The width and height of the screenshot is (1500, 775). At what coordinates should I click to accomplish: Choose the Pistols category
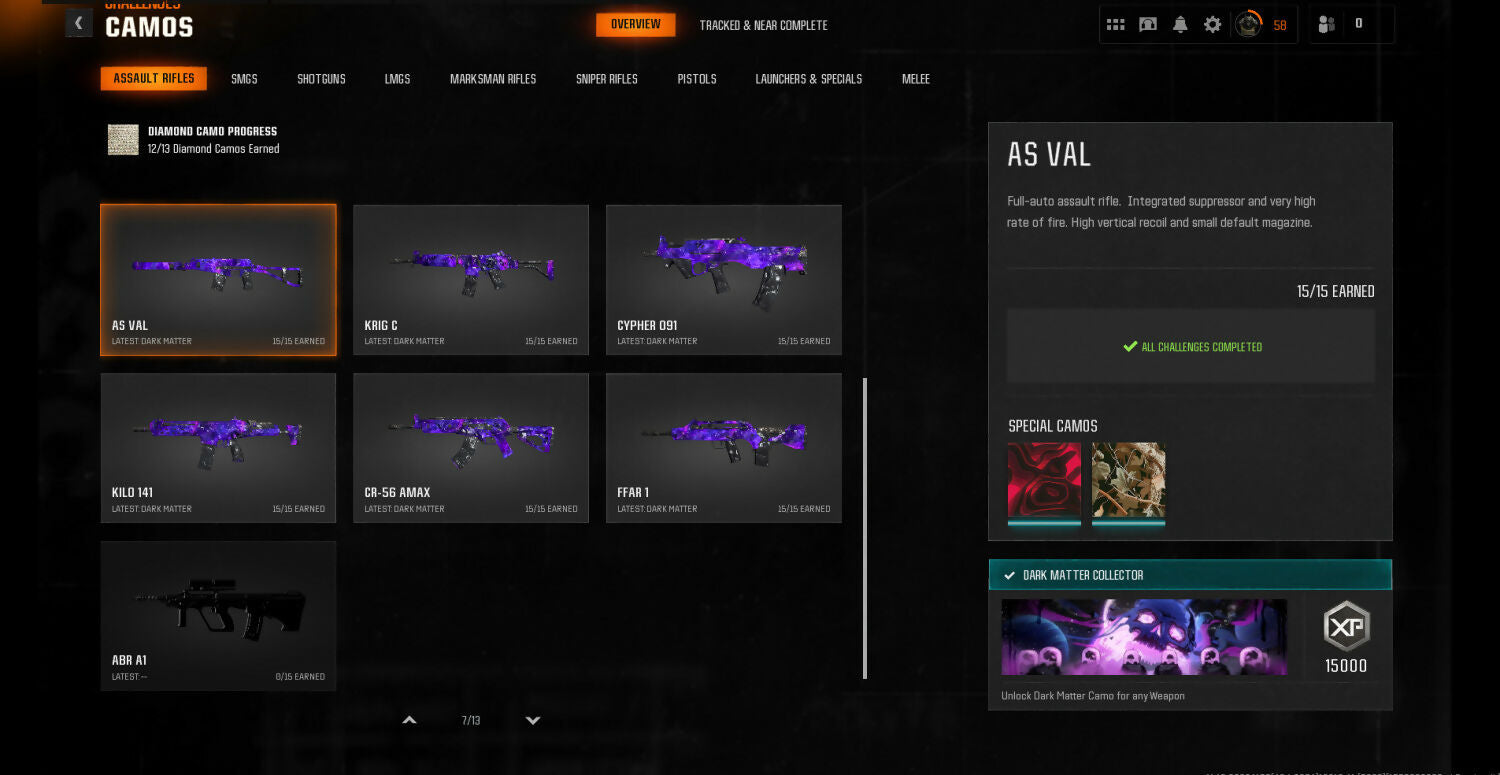697,79
